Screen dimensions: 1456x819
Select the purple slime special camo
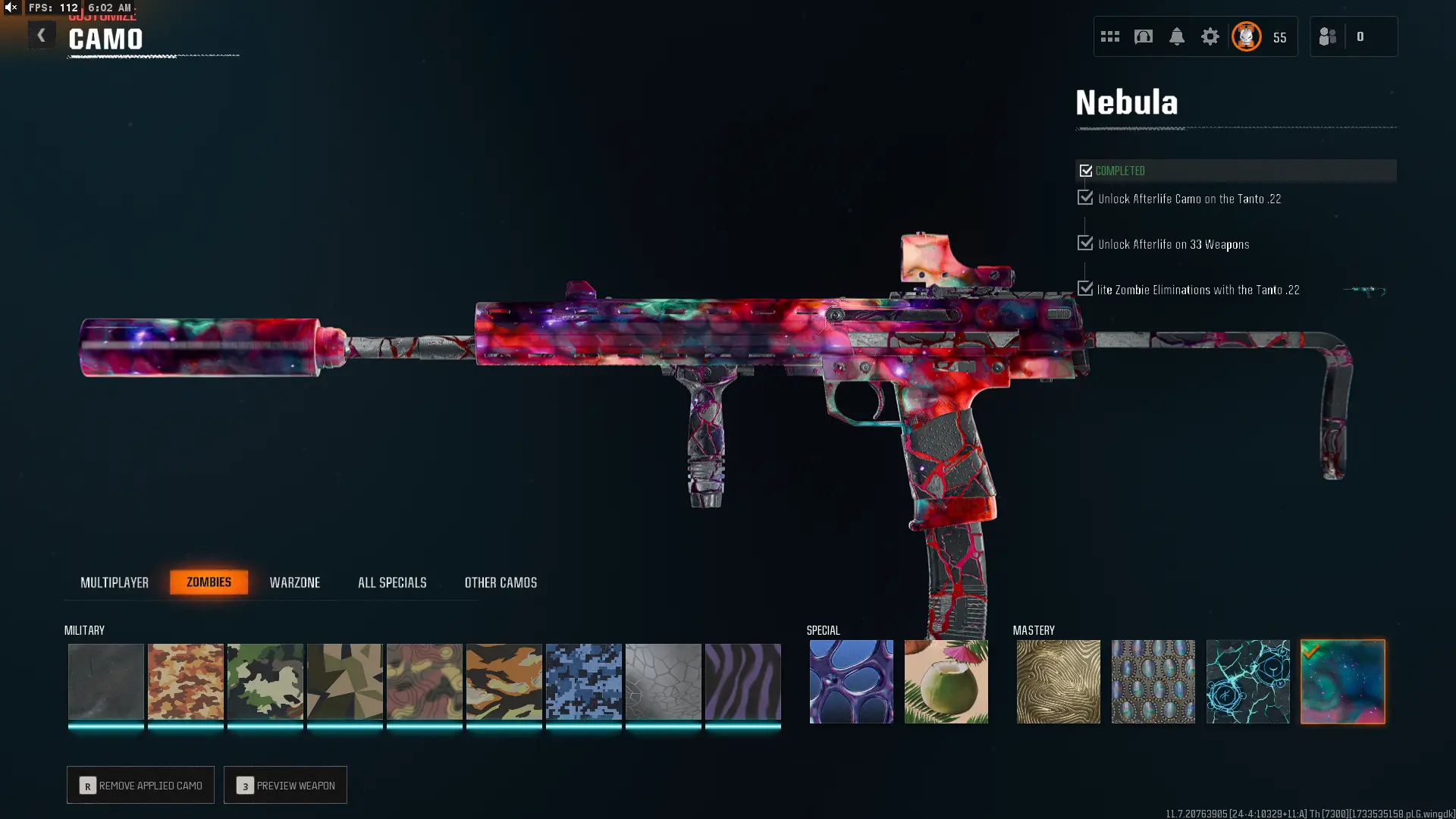851,681
